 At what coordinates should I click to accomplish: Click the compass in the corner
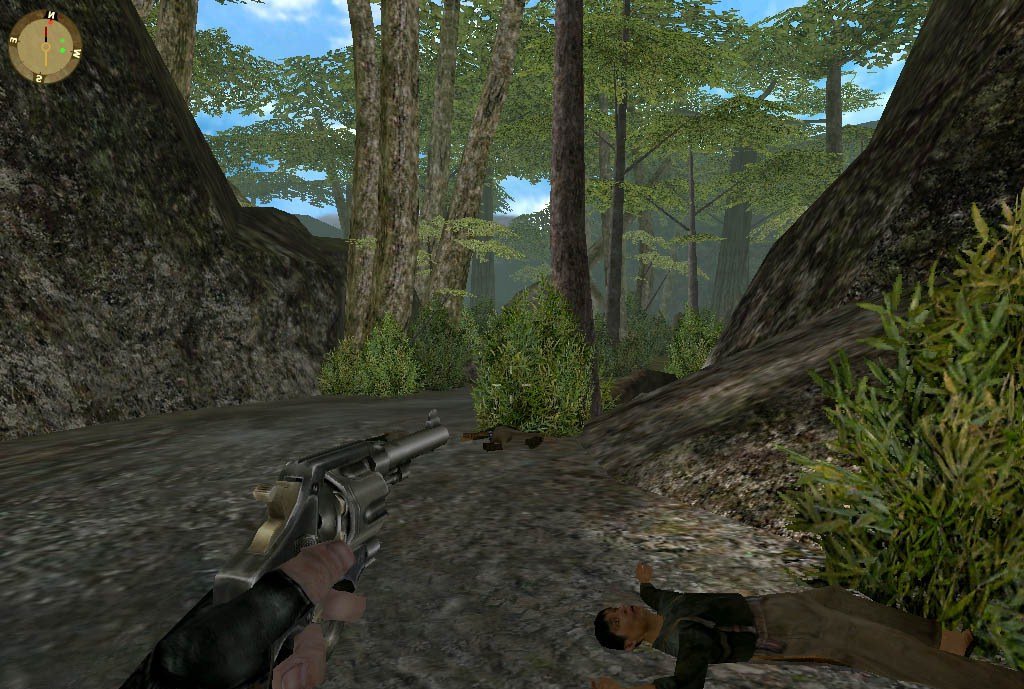pyautogui.click(x=45, y=46)
